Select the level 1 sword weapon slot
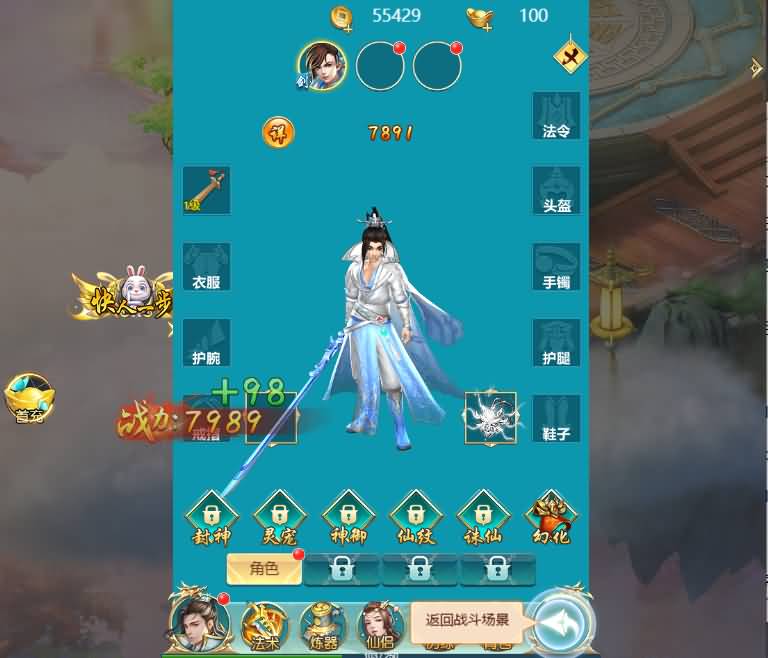The image size is (768, 658). (x=206, y=190)
